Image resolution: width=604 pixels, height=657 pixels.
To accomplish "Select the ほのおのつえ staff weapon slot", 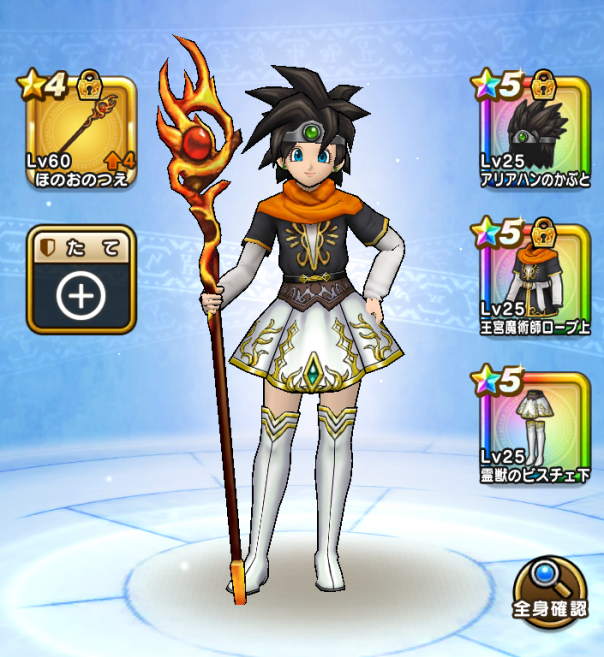I will (x=80, y=131).
